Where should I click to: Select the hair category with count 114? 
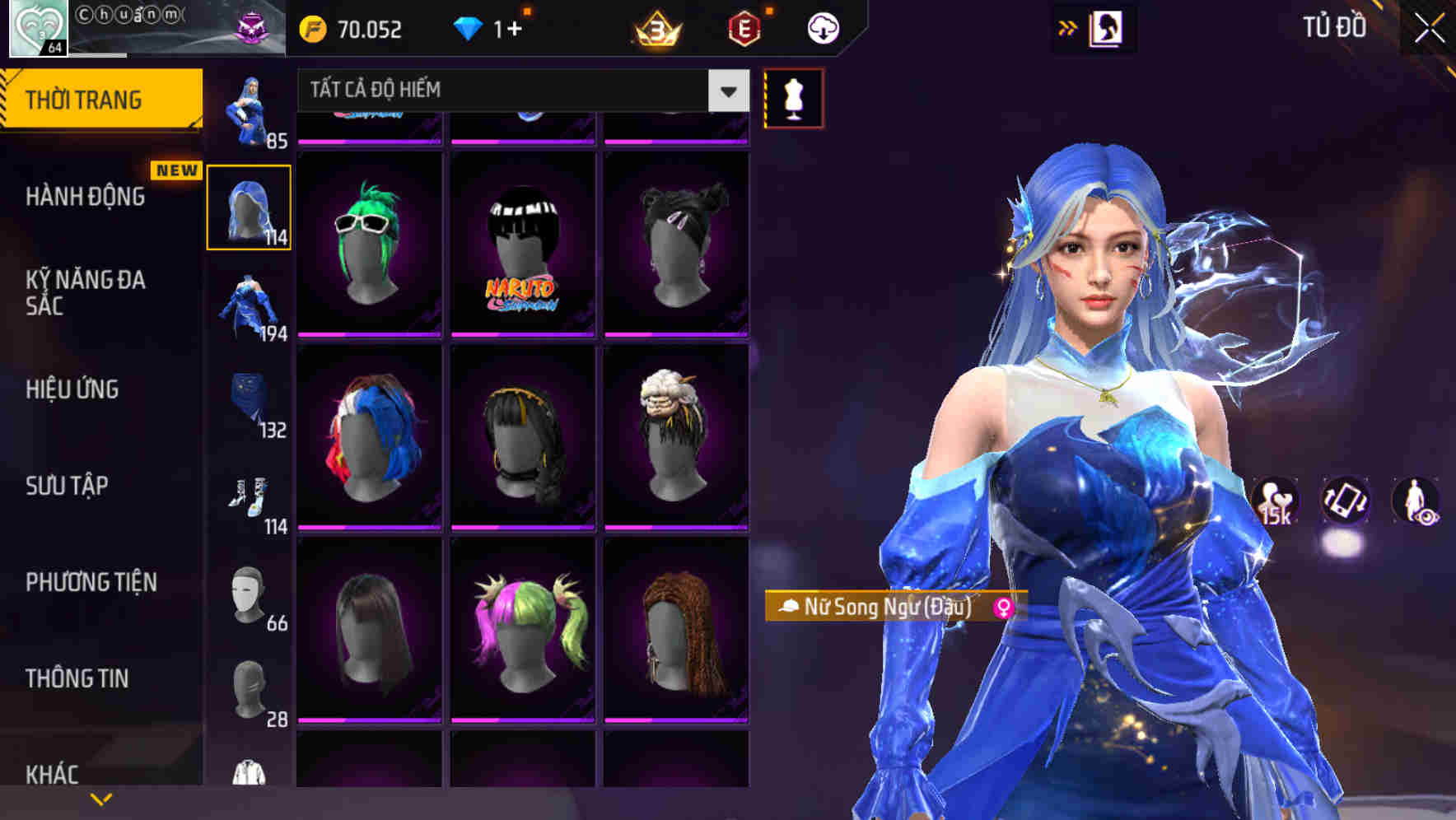point(249,207)
